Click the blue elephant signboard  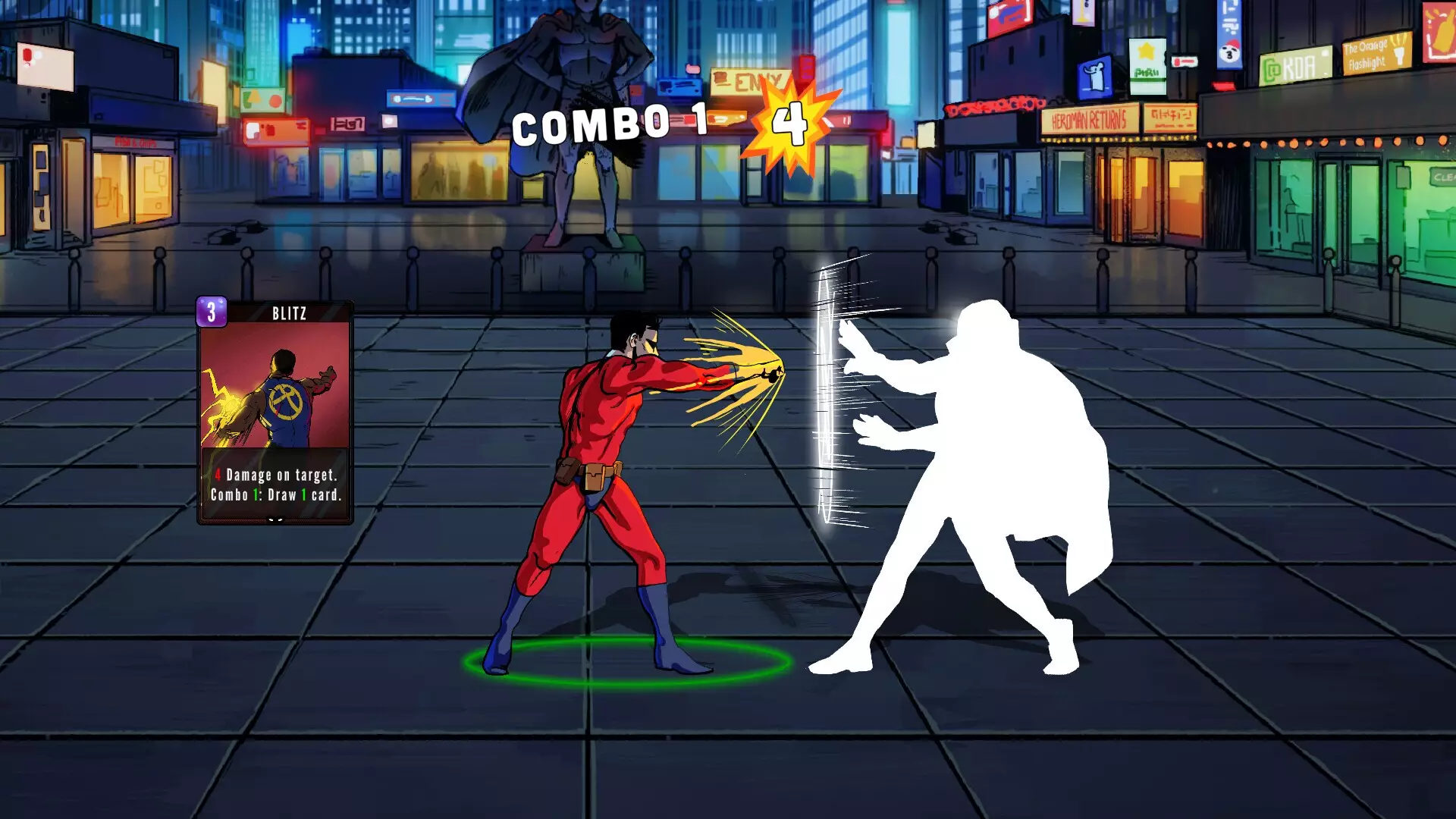coord(1094,76)
